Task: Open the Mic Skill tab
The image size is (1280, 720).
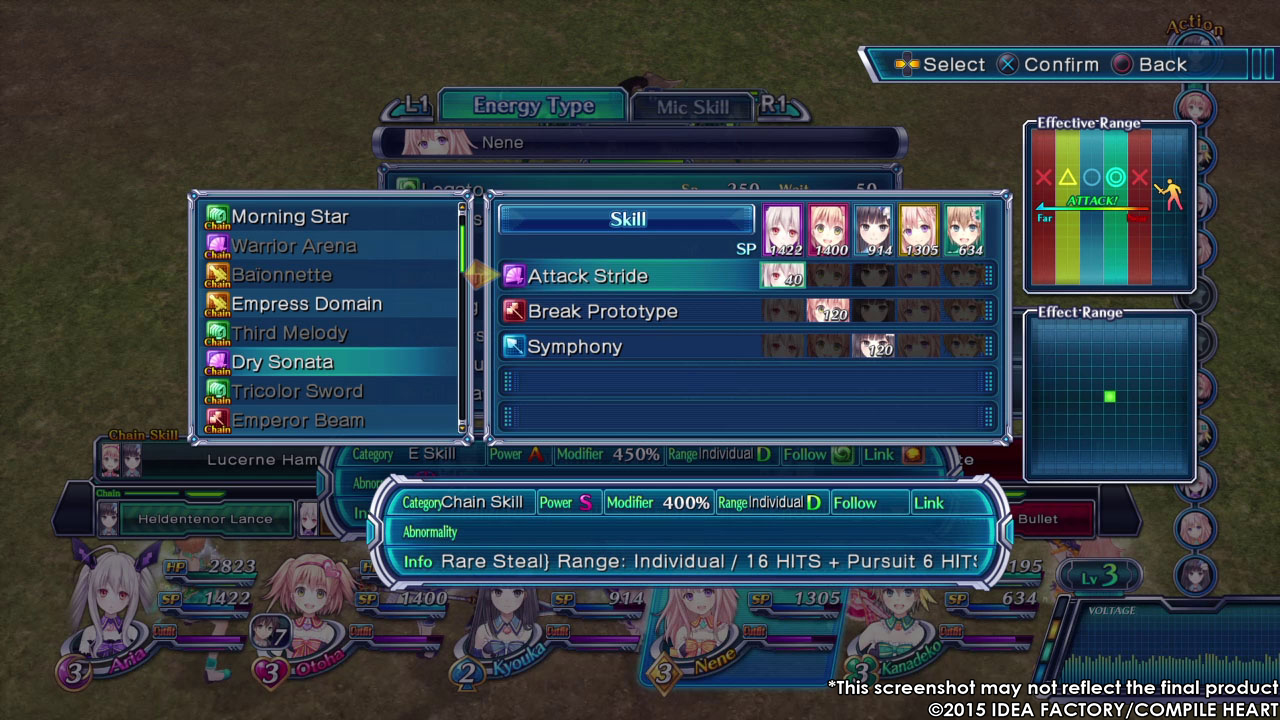Action: (x=692, y=107)
